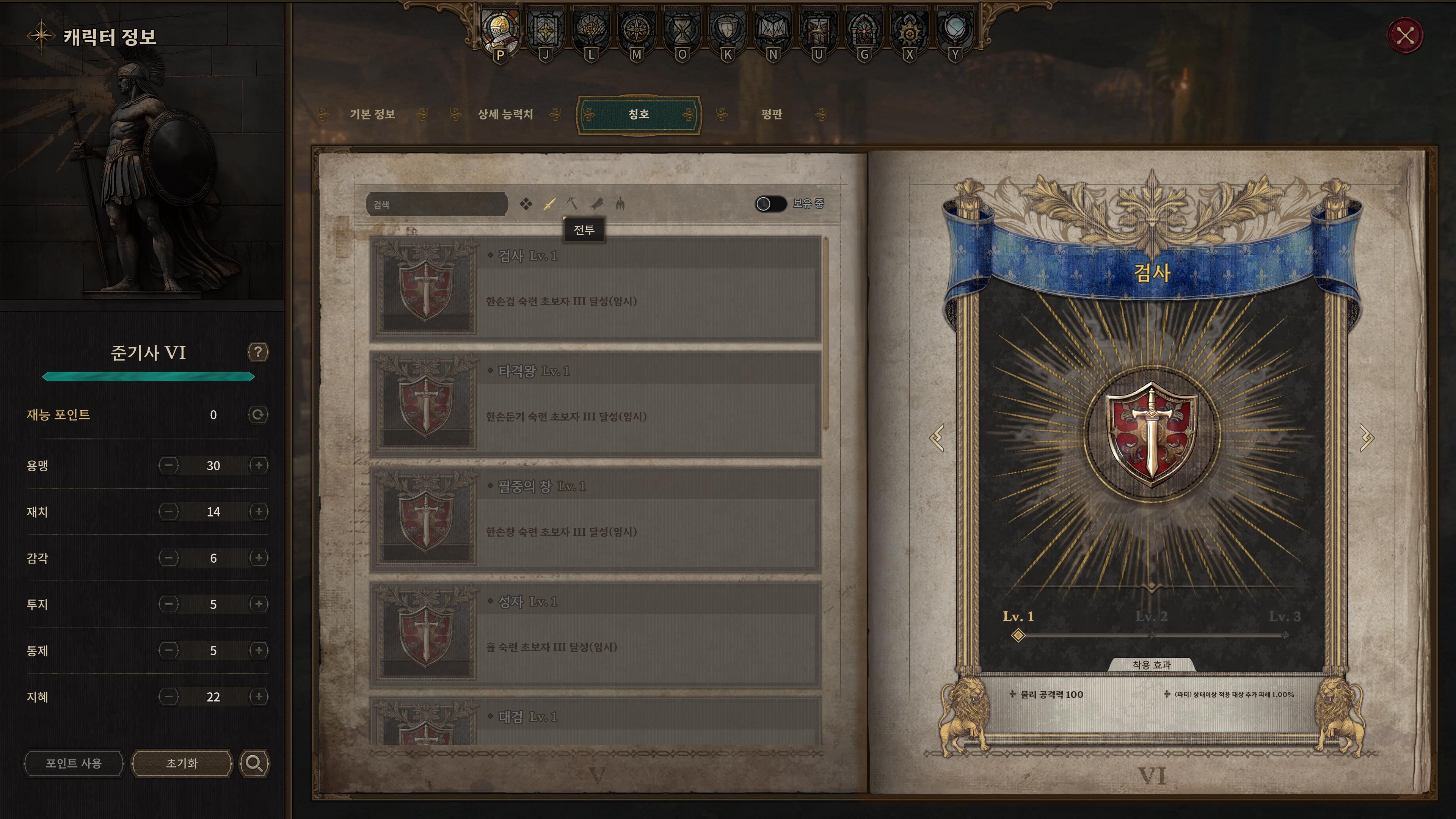Decrease the 지혜 stat by one
Image resolution: width=1456 pixels, height=819 pixels.
pos(168,697)
